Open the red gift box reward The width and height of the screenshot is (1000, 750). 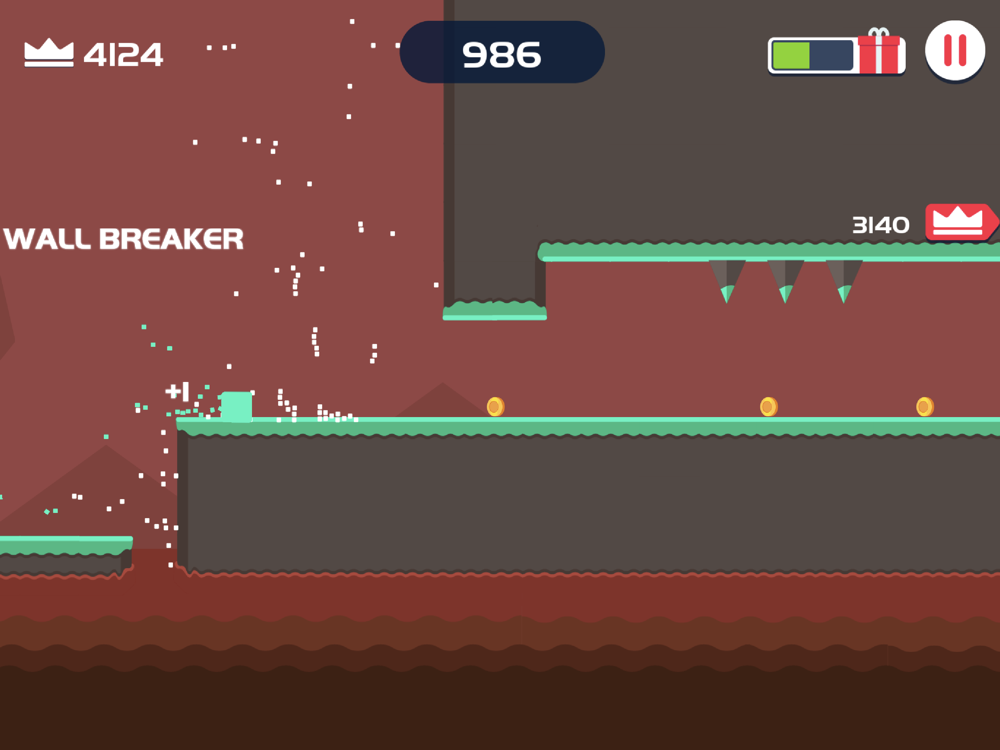pyautogui.click(x=879, y=52)
